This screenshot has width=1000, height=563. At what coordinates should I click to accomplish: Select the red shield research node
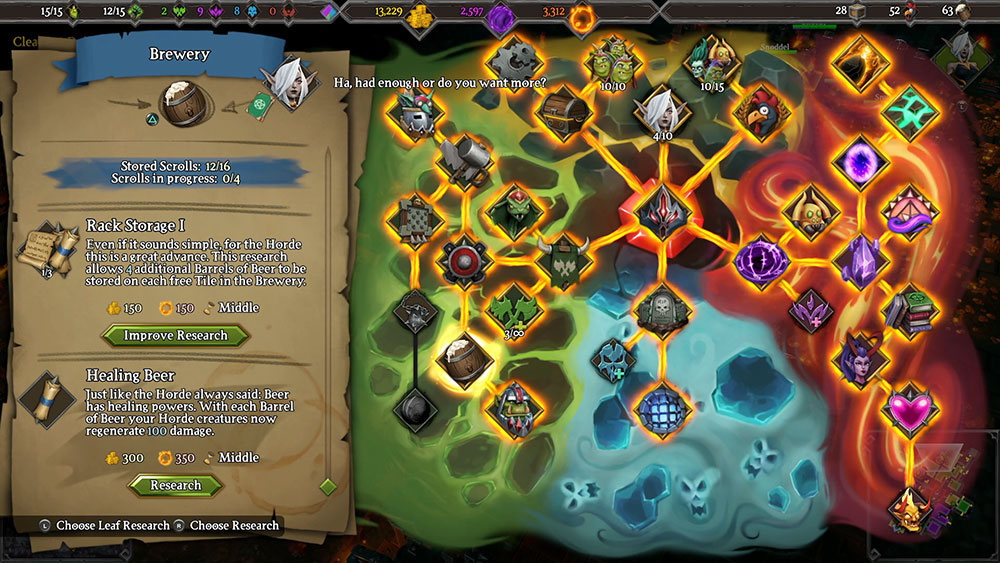(x=463, y=262)
